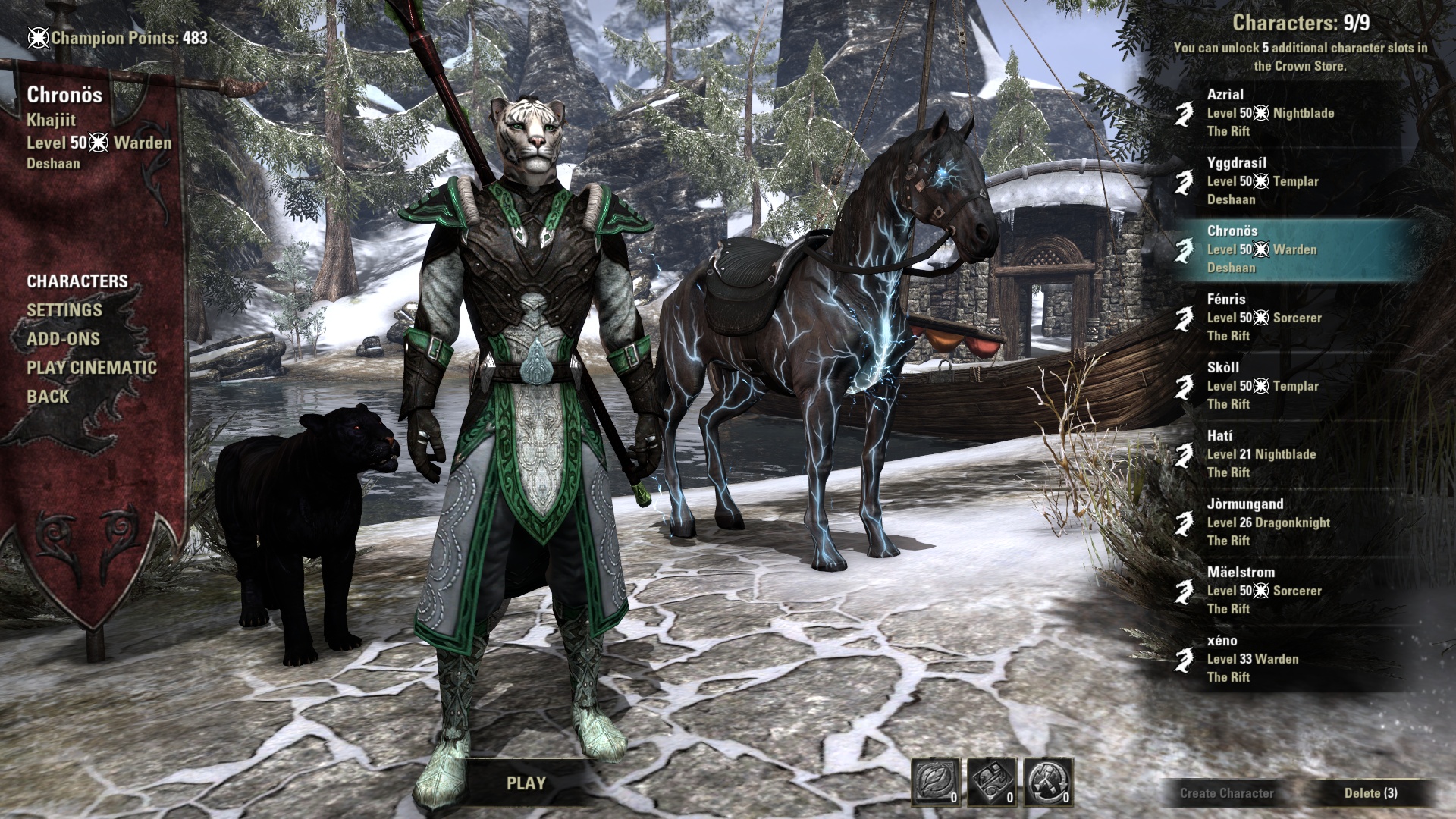Start the game with the PLAY button
The height and width of the screenshot is (819, 1456).
[x=526, y=783]
